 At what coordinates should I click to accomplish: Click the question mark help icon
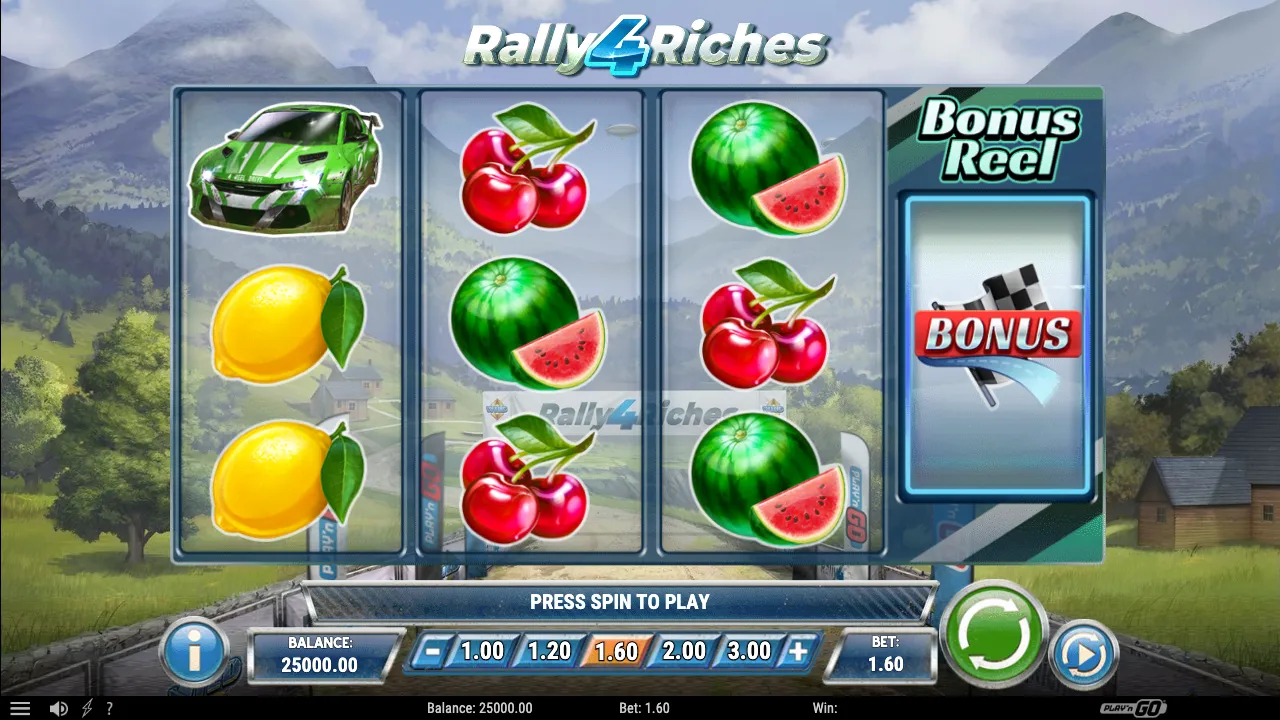tap(110, 707)
